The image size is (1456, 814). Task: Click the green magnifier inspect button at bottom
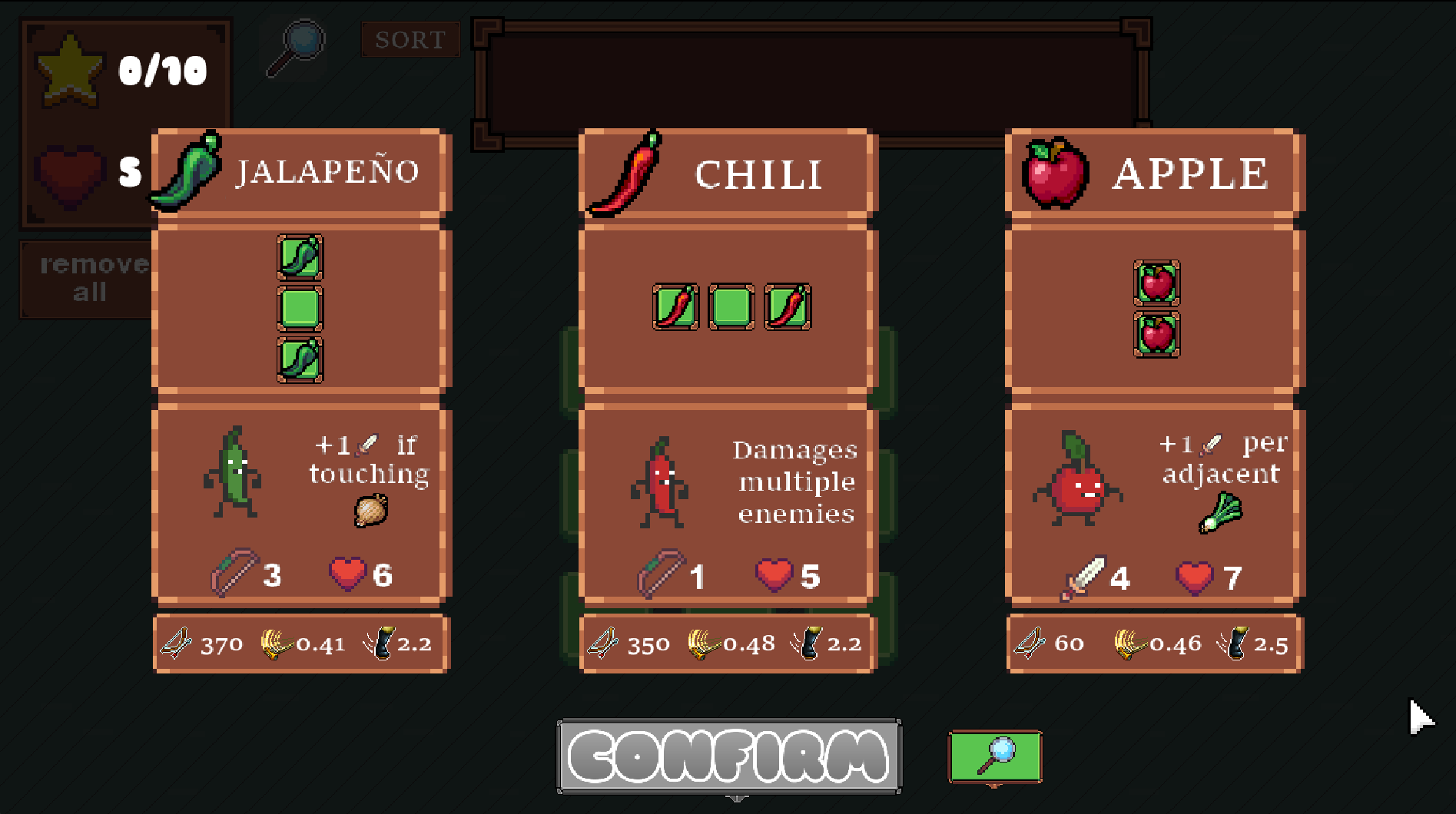coord(994,756)
